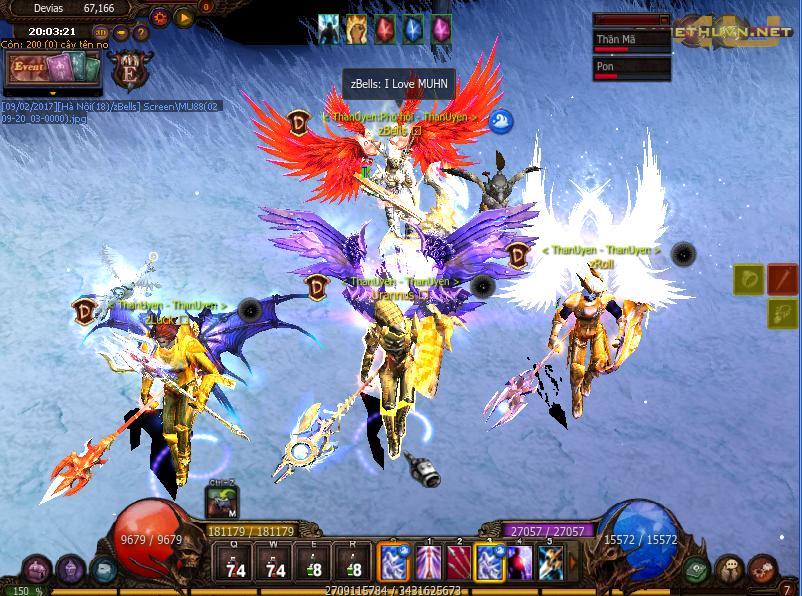Click the orange play arrow button
This screenshot has height=596, width=802.
tap(182, 16)
